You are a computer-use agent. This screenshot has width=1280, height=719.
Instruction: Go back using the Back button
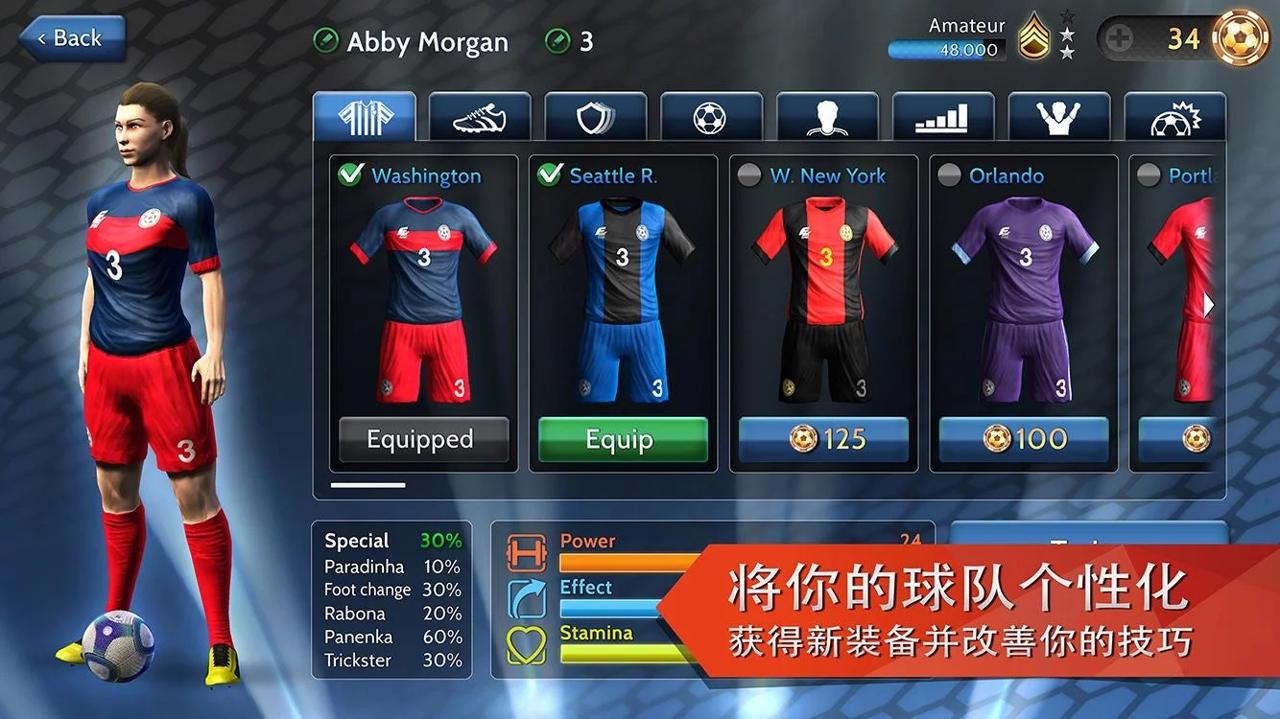[70, 39]
